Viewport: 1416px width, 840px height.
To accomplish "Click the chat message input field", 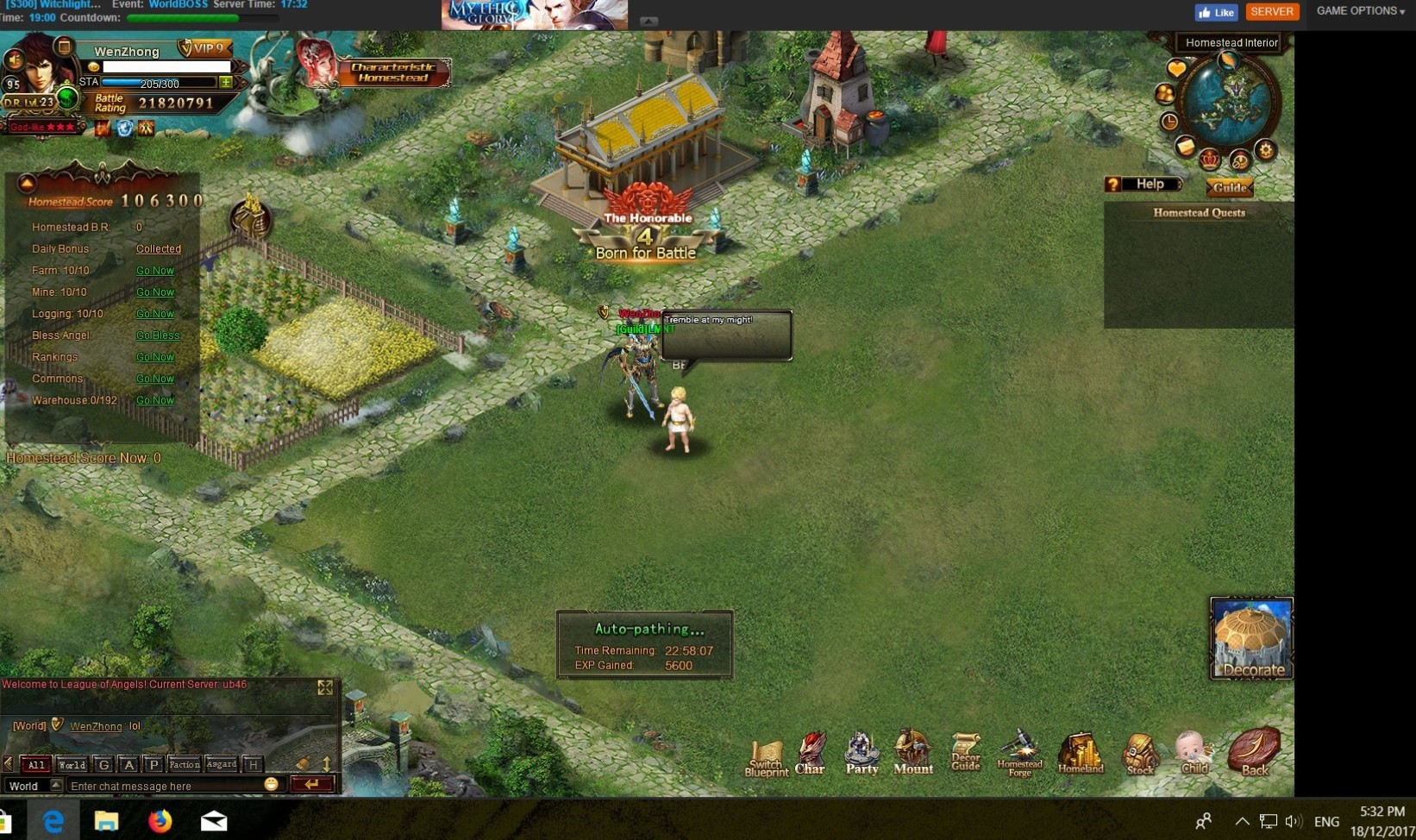I will point(164,786).
